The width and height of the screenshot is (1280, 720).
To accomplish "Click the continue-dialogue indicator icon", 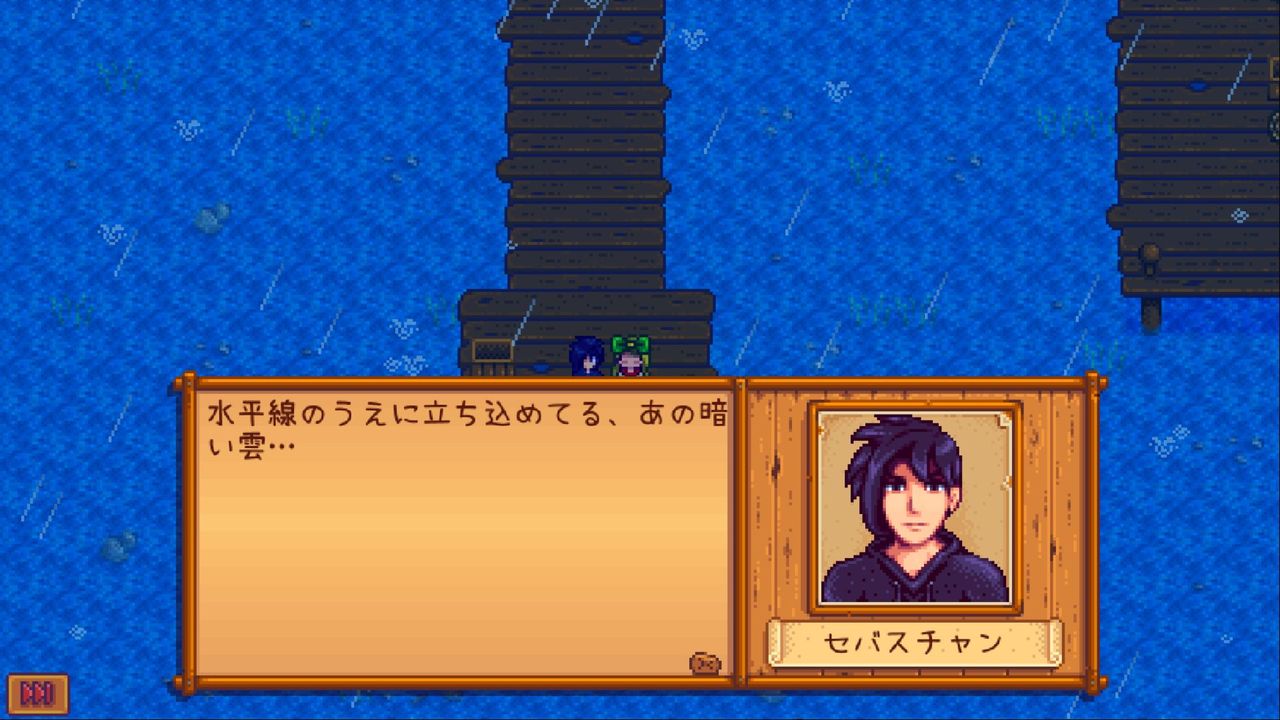I will point(707,662).
